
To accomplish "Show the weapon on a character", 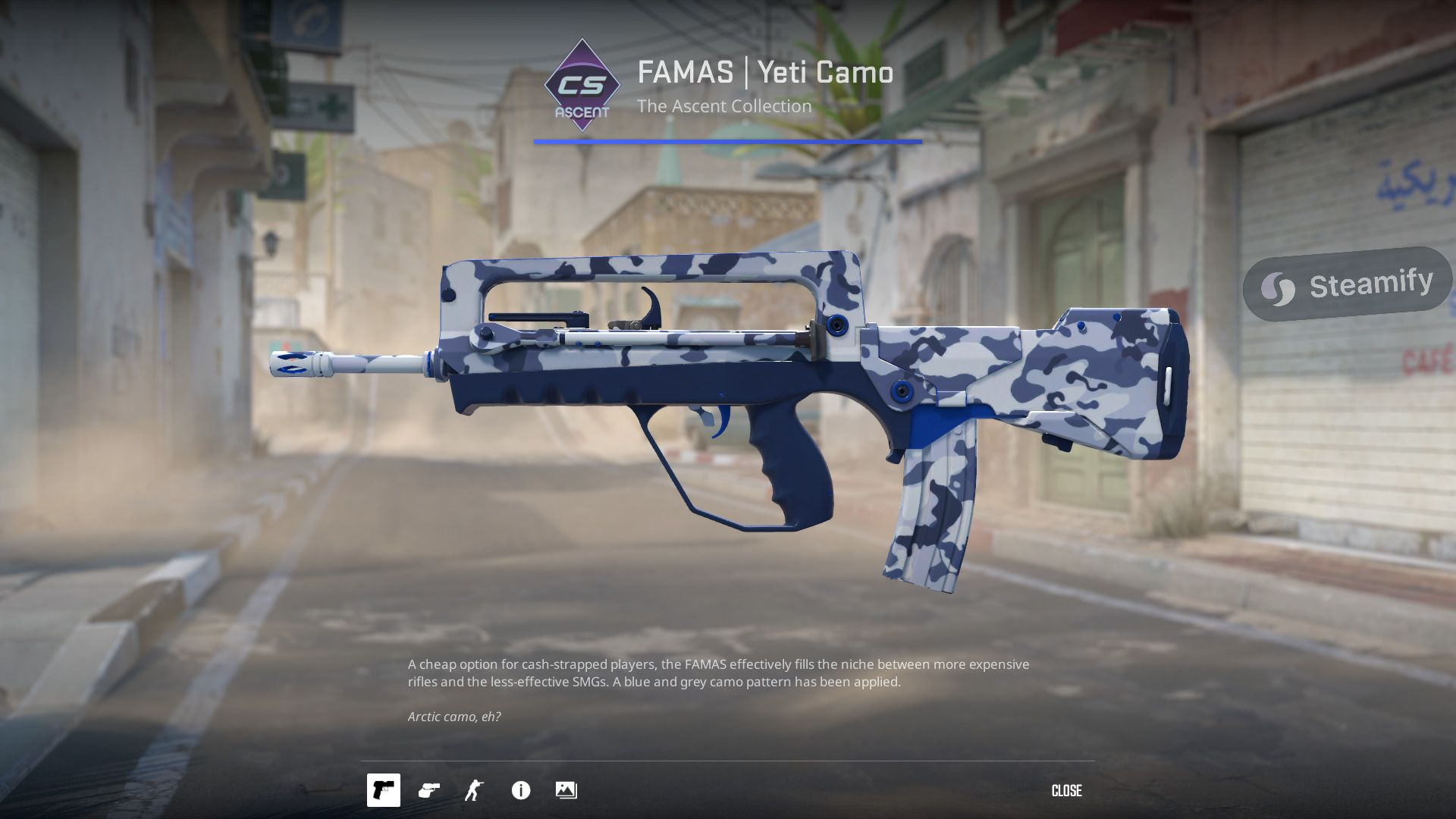I will coord(475,790).
